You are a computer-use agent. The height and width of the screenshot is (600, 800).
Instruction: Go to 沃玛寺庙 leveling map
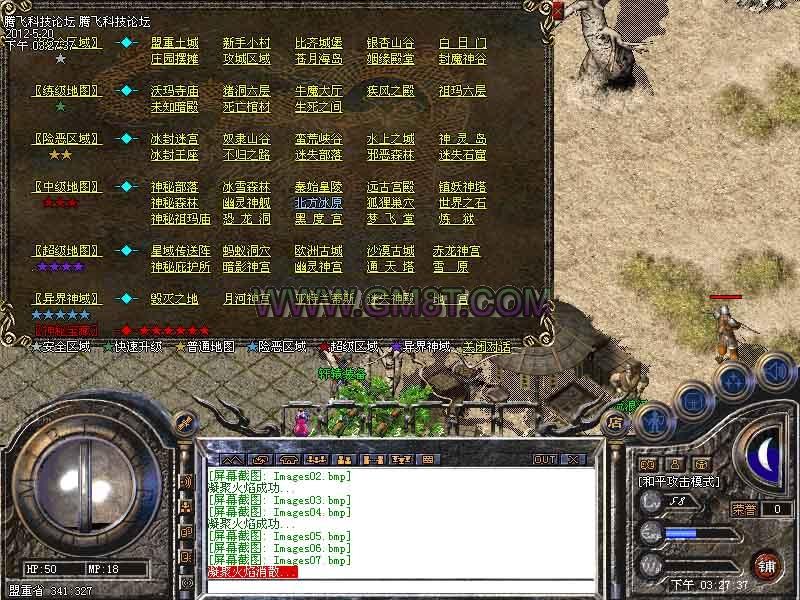[x=175, y=91]
